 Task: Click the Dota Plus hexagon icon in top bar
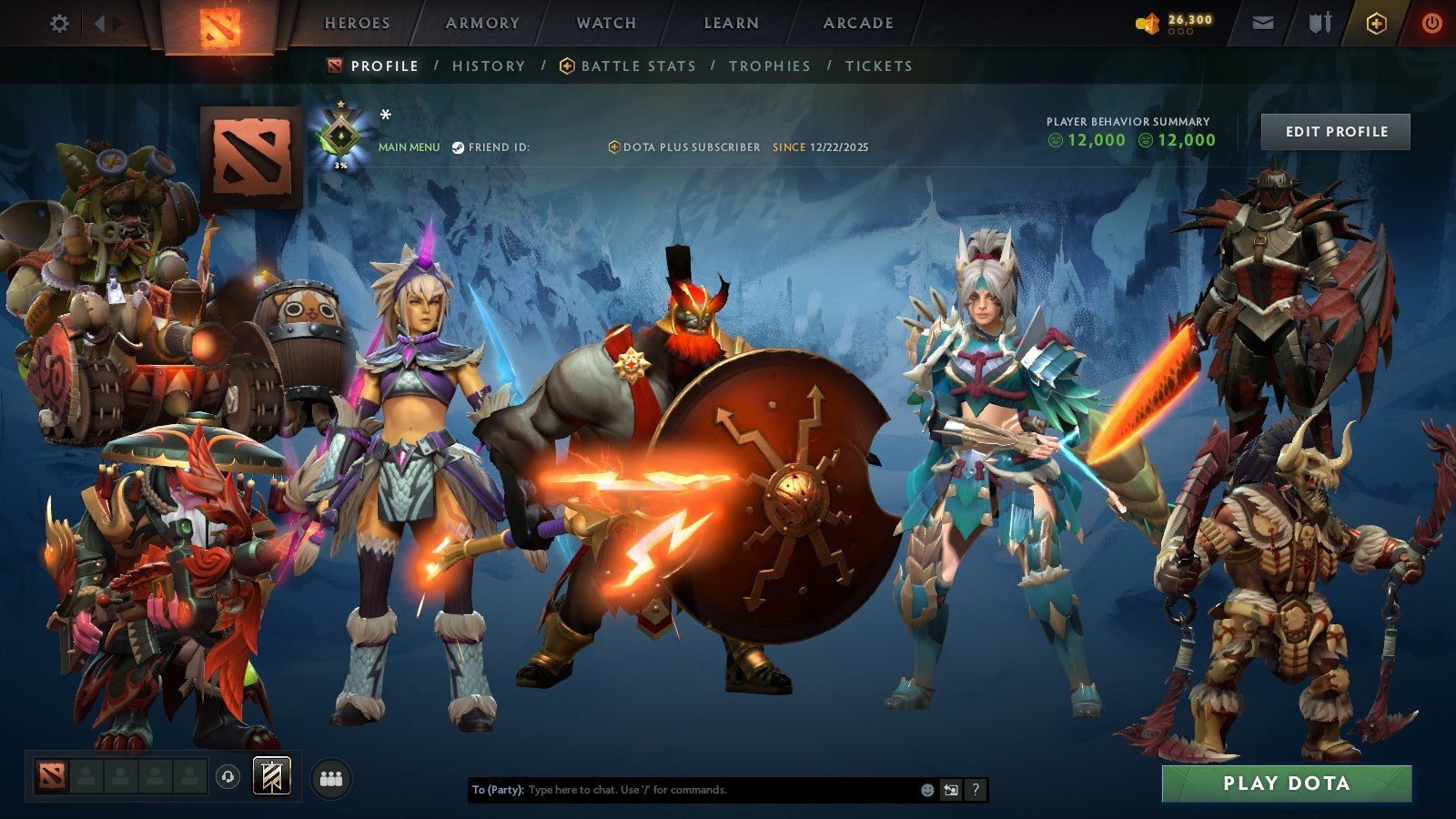(x=1376, y=24)
